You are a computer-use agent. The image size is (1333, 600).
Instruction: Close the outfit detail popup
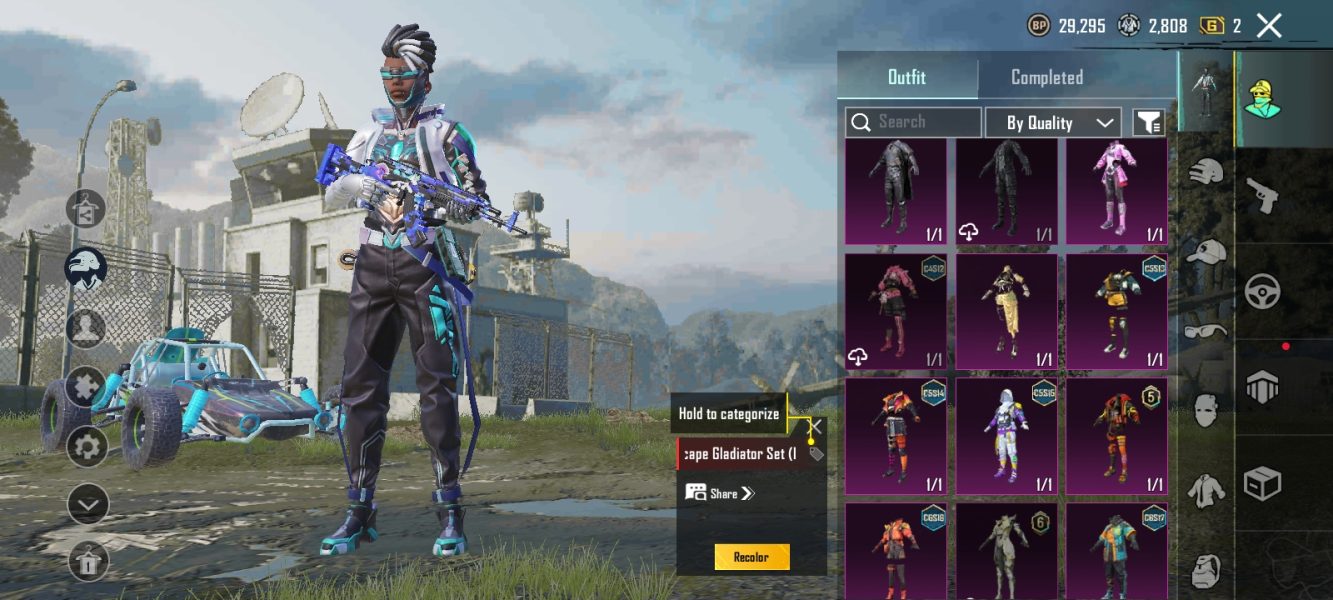[x=816, y=427]
